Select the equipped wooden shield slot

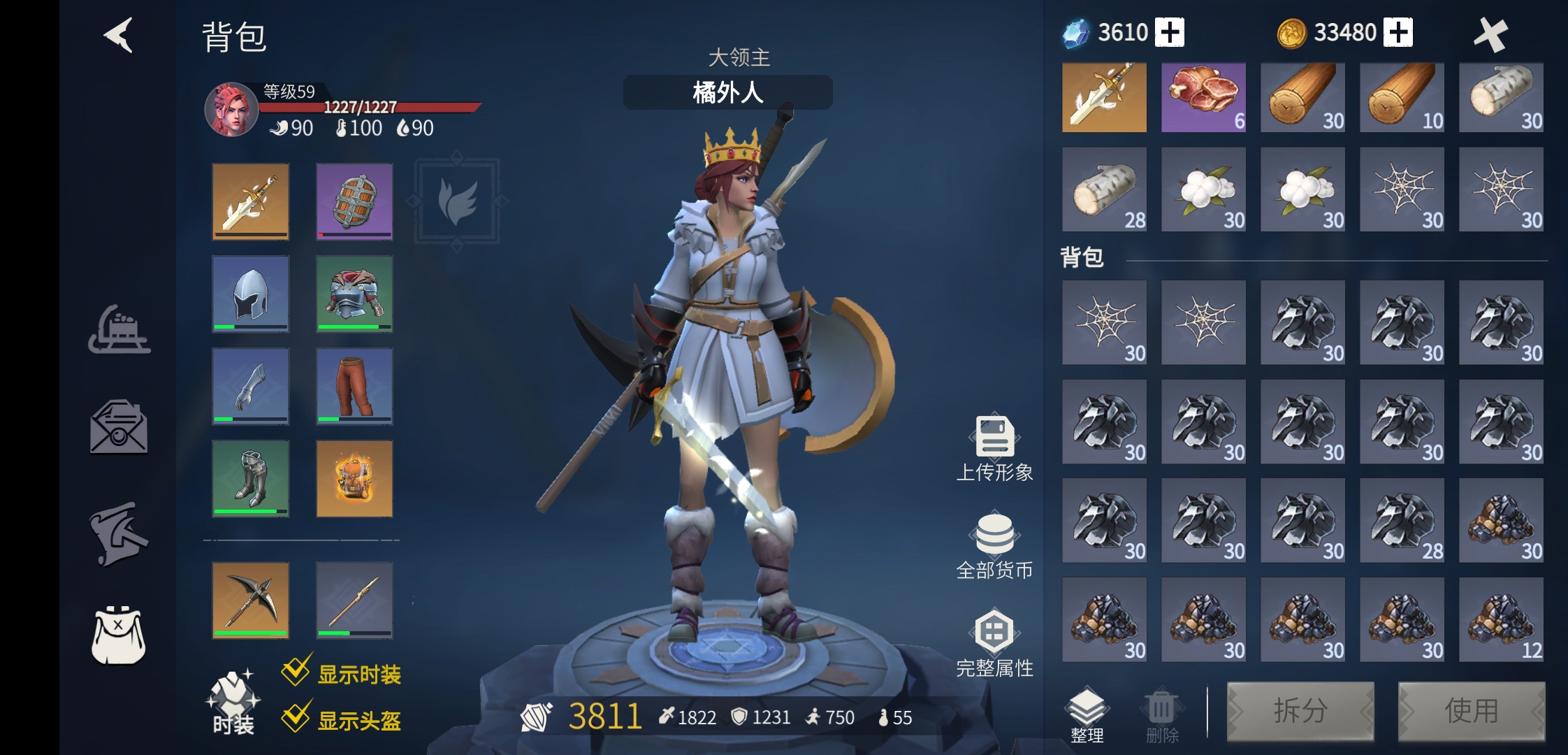[x=354, y=201]
